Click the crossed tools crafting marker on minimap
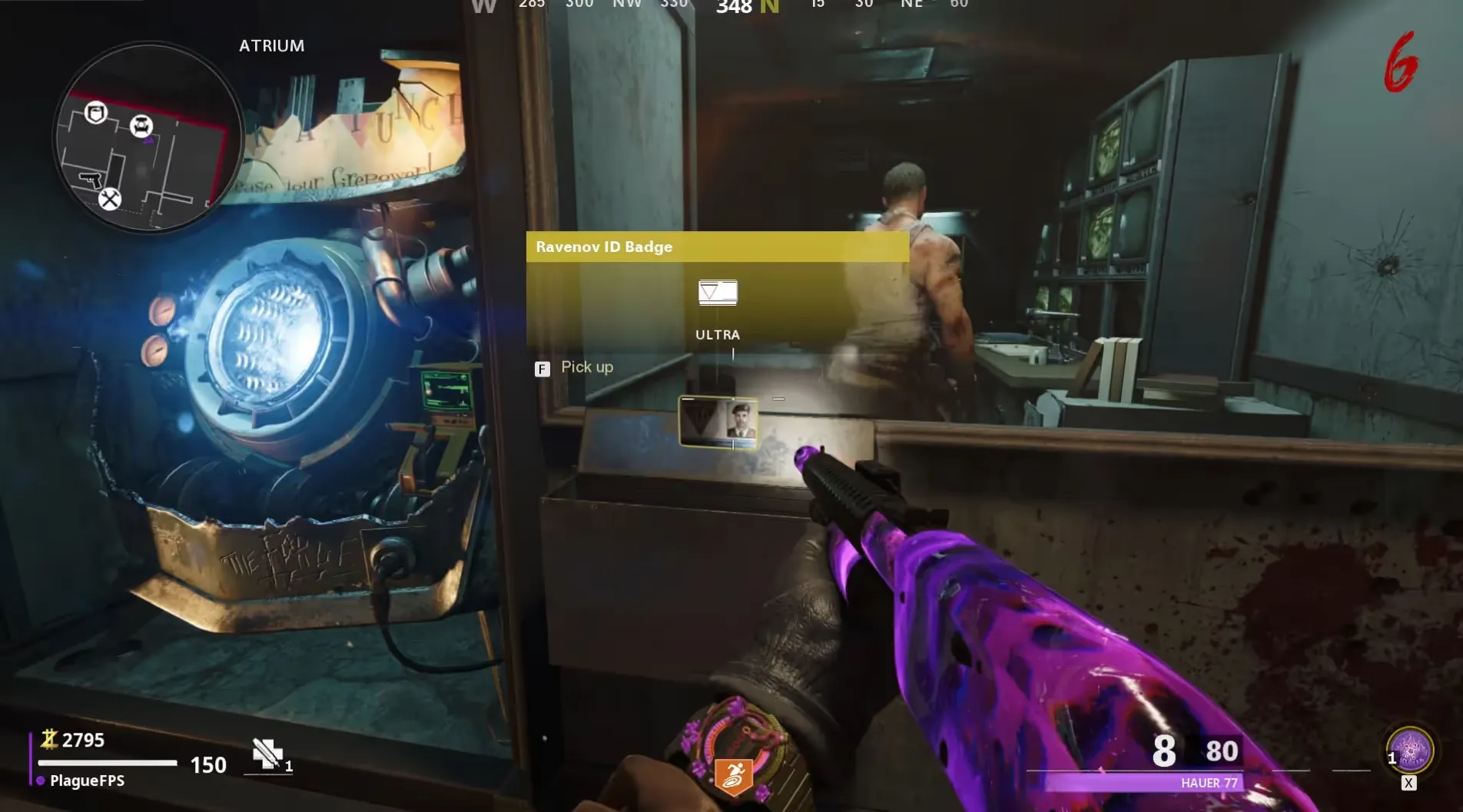Image resolution: width=1463 pixels, height=812 pixels. pyautogui.click(x=110, y=200)
